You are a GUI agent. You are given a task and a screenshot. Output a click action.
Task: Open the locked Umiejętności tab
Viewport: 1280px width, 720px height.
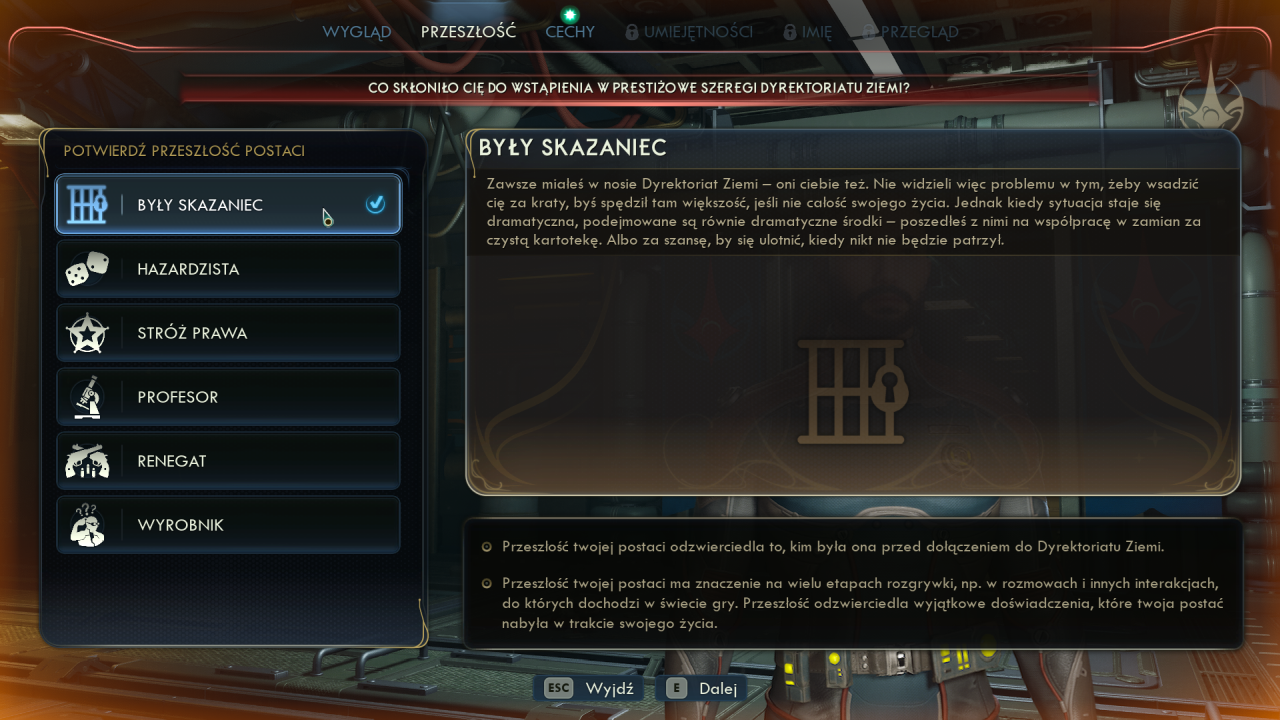coord(689,32)
